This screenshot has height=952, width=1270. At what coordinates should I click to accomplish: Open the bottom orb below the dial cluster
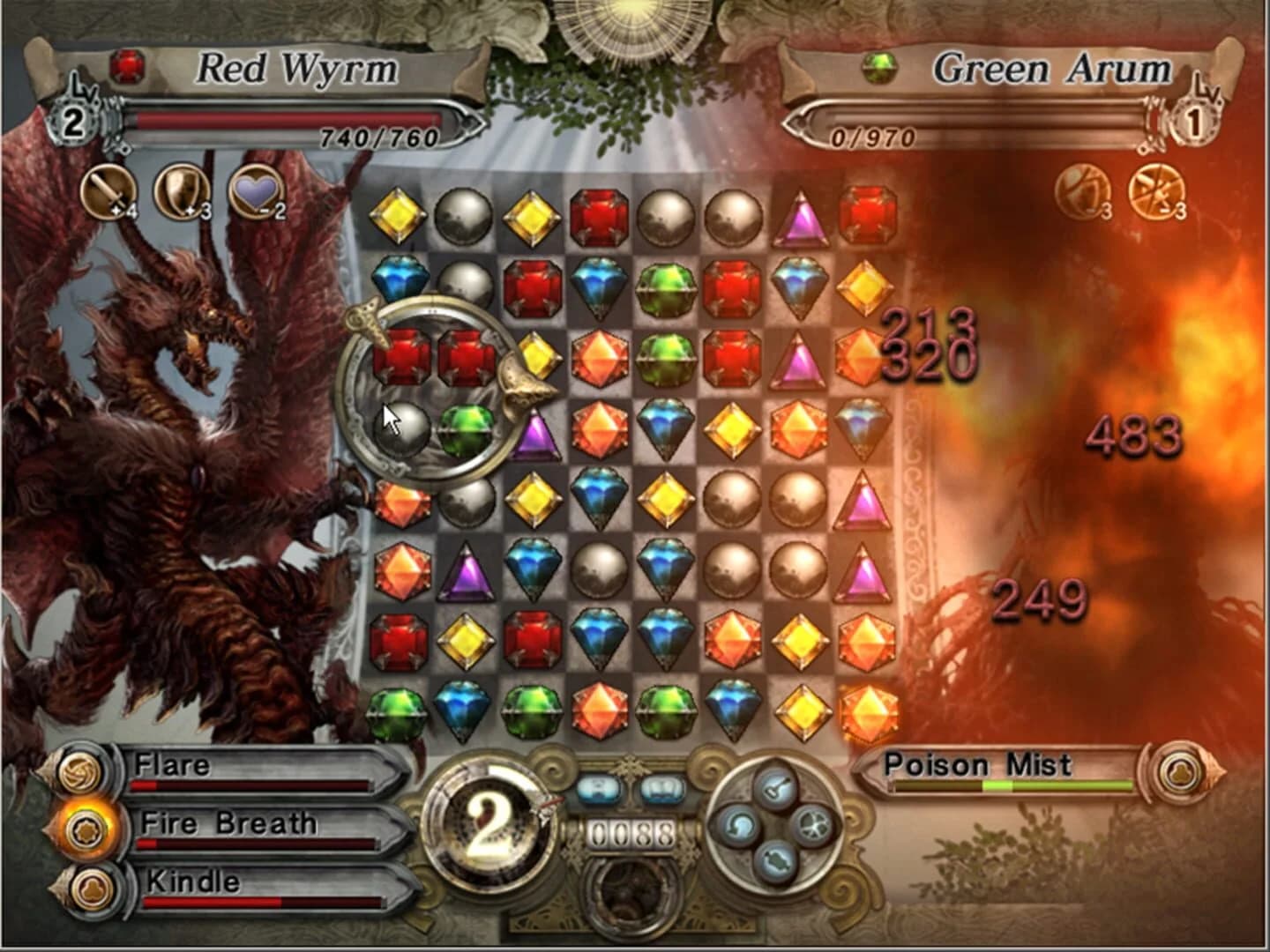click(777, 862)
